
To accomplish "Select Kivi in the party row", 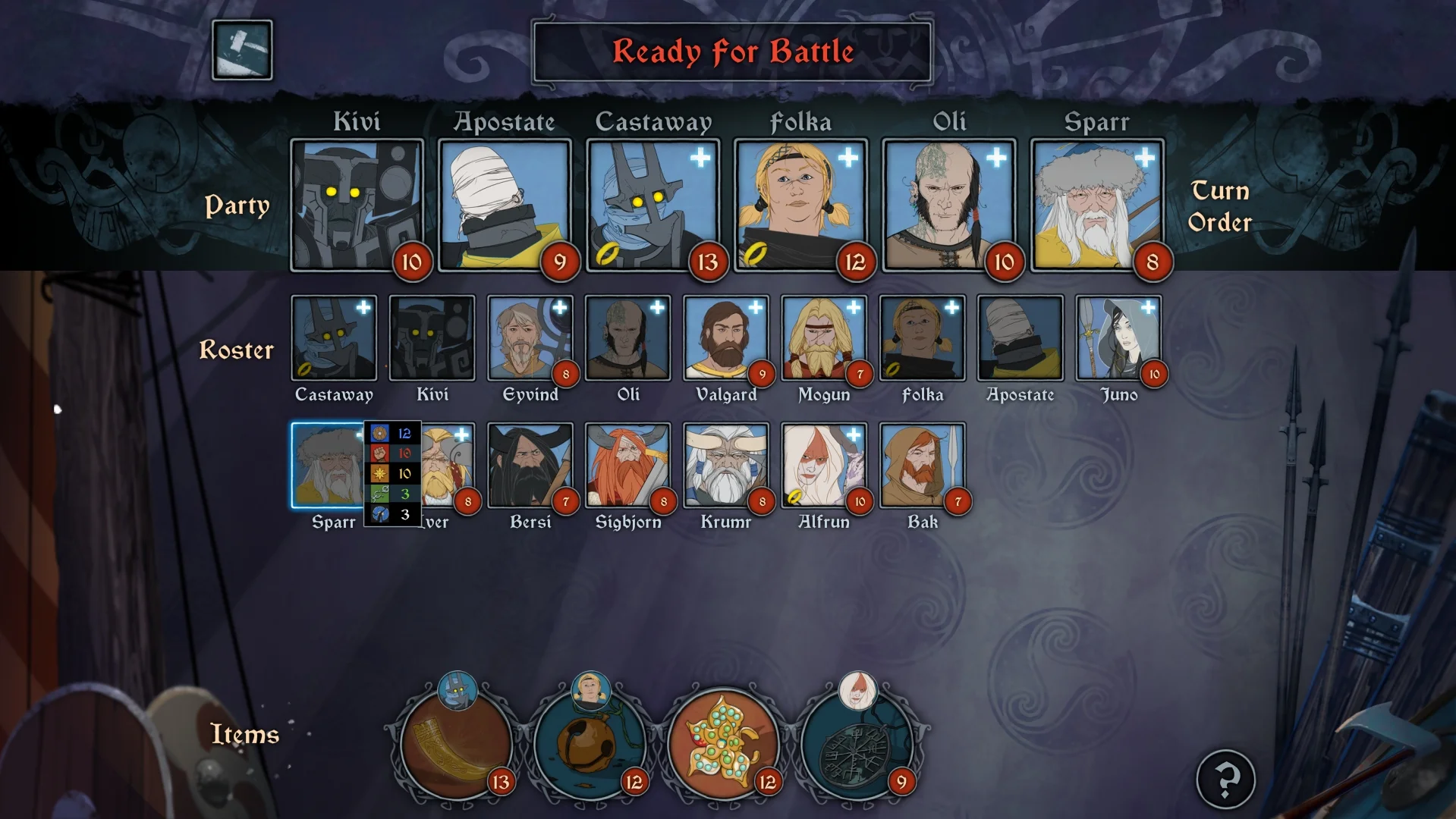I will point(357,205).
